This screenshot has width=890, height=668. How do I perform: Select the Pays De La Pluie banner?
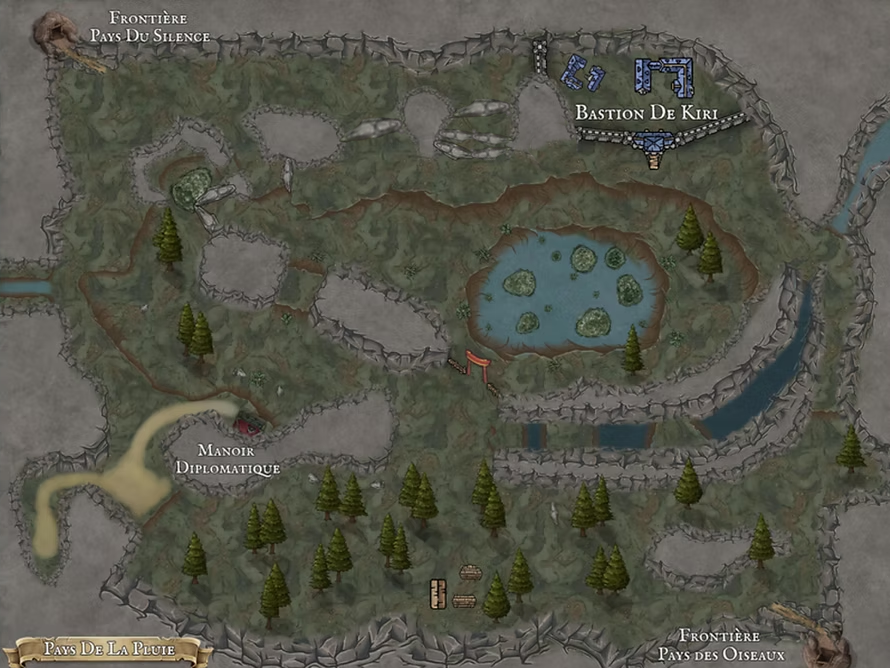coord(107,650)
